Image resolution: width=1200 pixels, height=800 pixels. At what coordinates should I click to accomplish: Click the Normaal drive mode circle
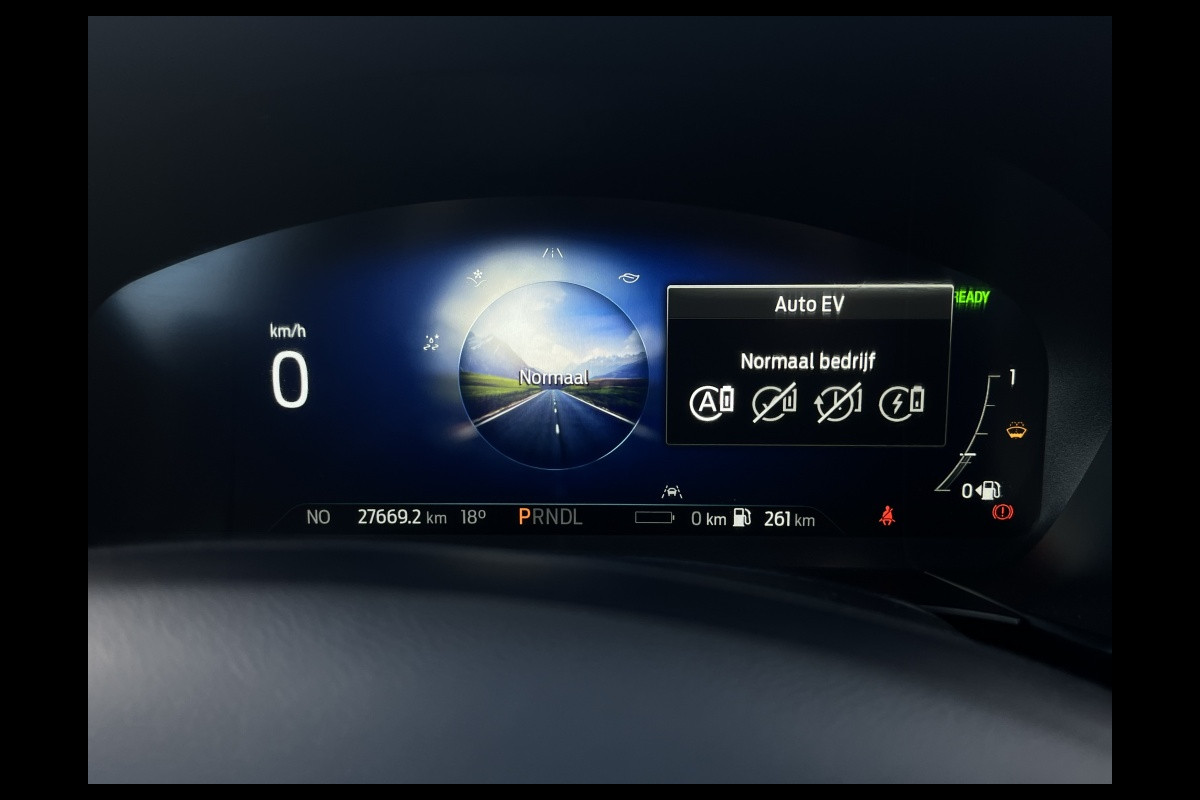(x=553, y=376)
